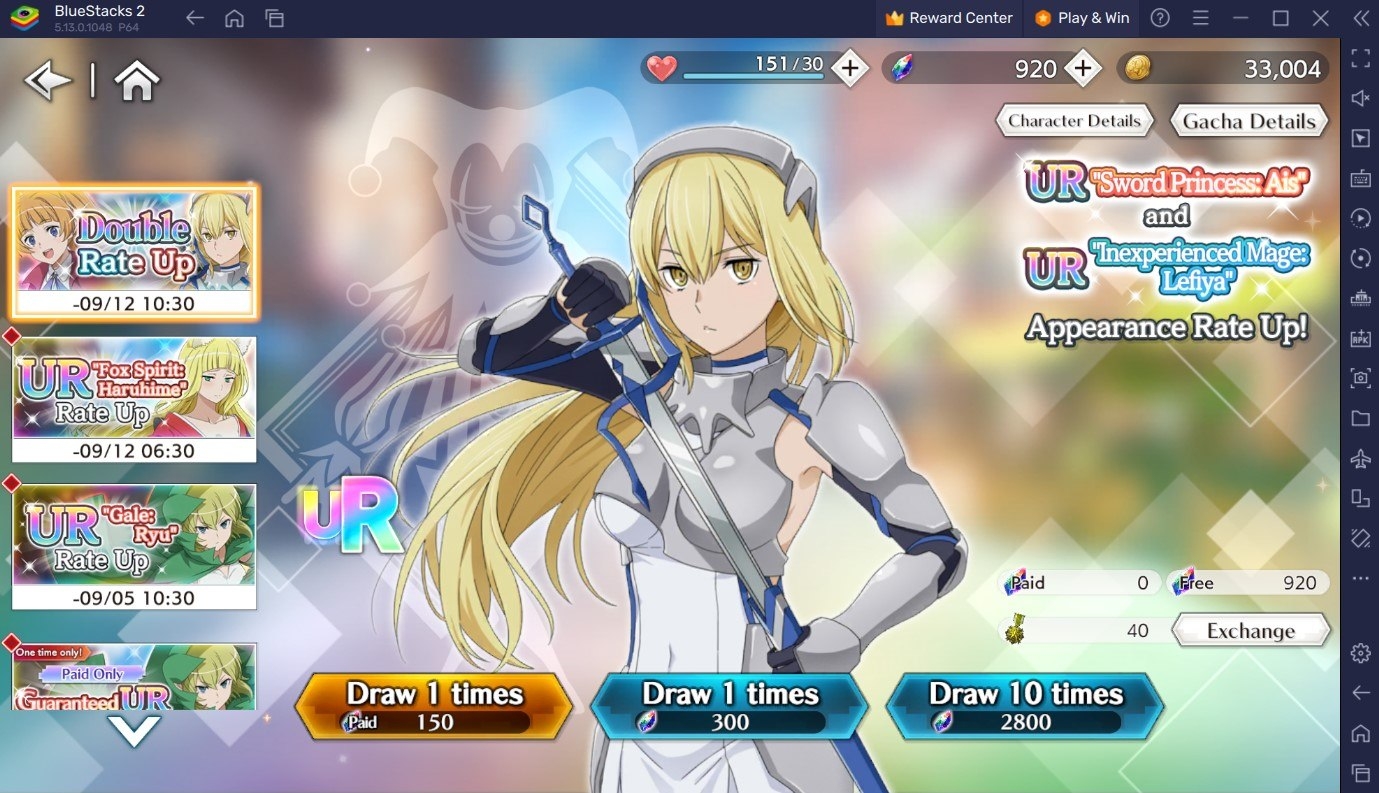Click Draw 10 times for 2800 gems
This screenshot has height=793, width=1379.
pos(1024,703)
